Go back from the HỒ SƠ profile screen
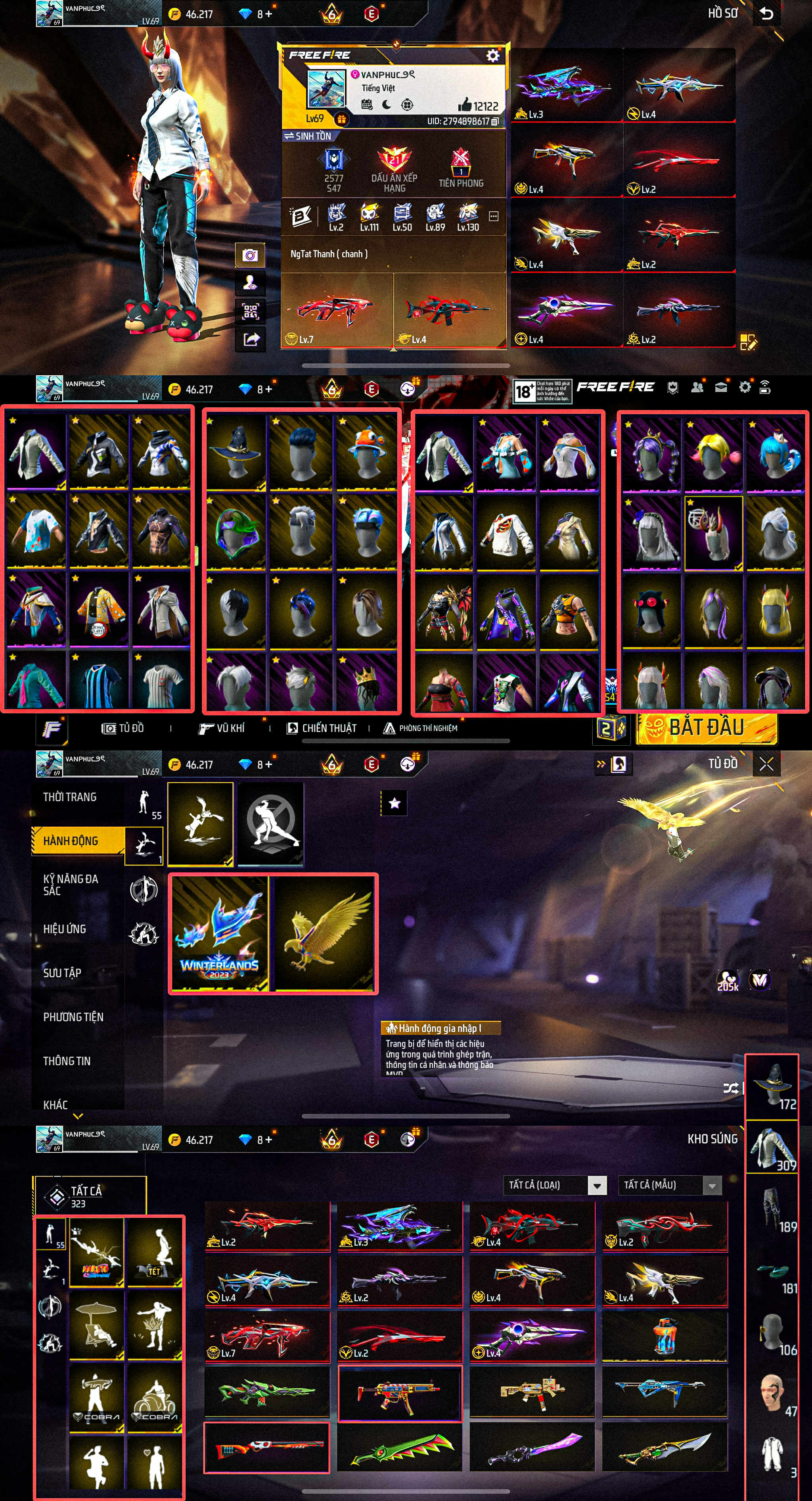The image size is (812, 1501). 766,13
